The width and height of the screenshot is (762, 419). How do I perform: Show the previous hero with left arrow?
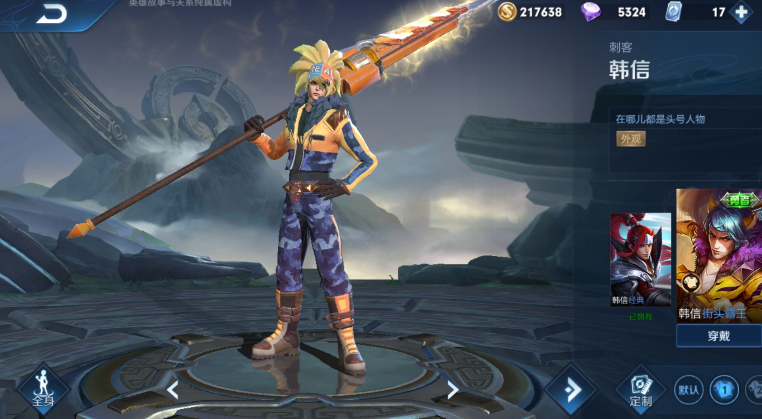(172, 389)
